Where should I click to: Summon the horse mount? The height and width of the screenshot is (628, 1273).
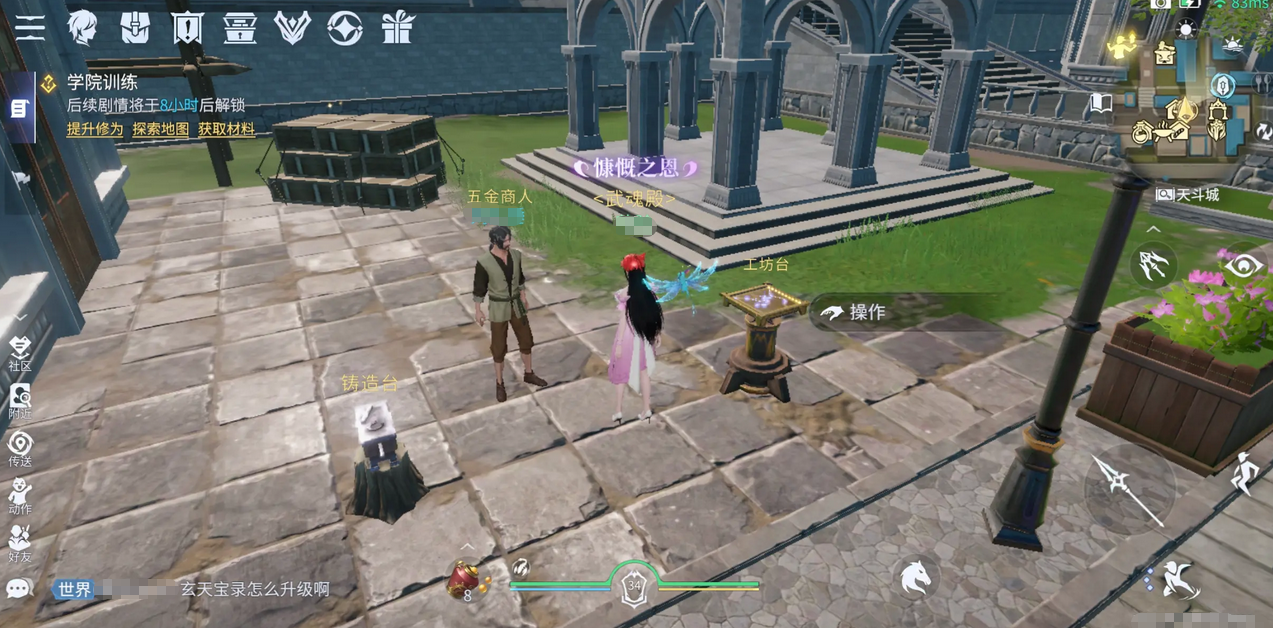point(916,578)
